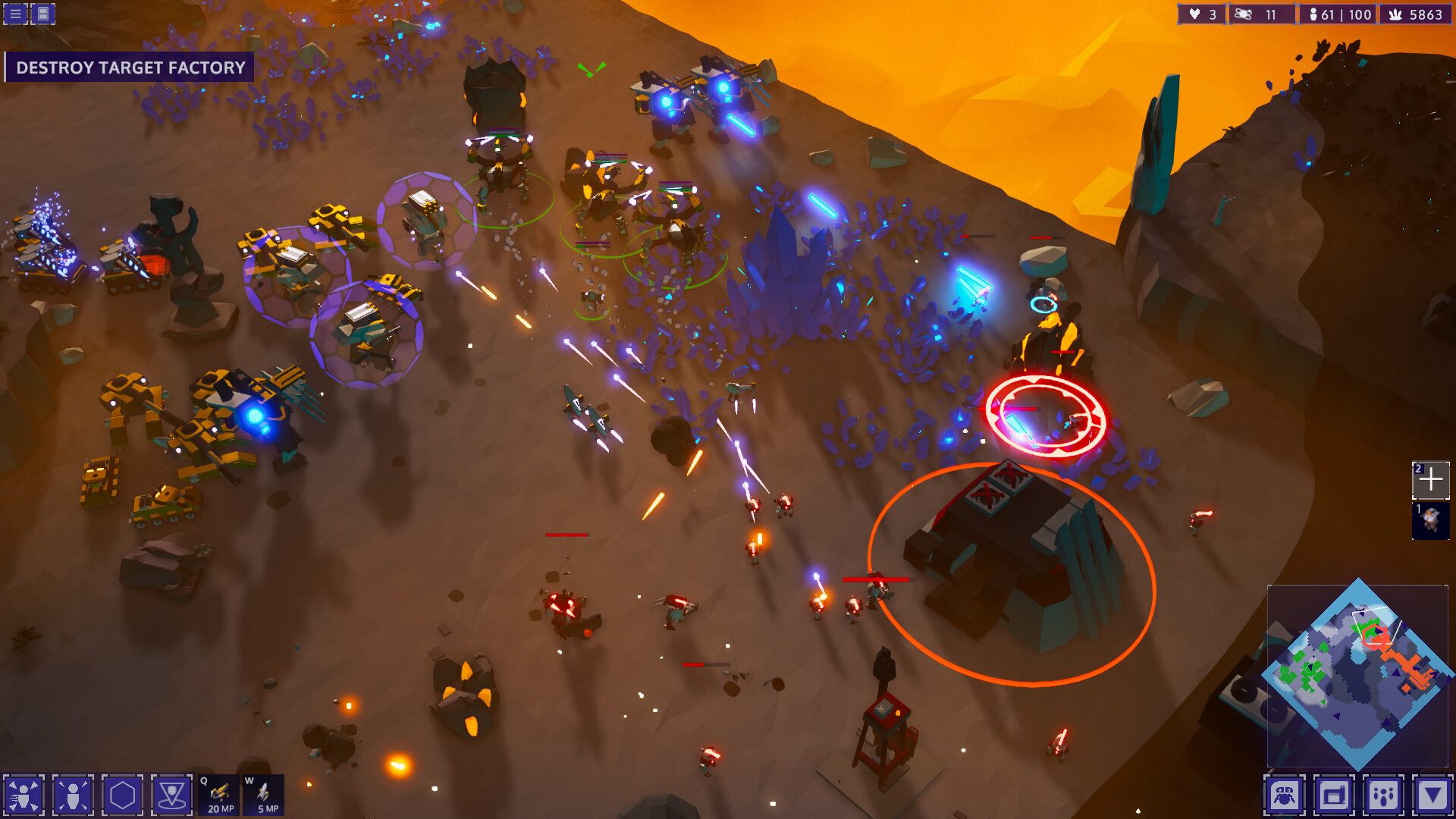Select the hearts counter showing 3 lives

point(1200,14)
